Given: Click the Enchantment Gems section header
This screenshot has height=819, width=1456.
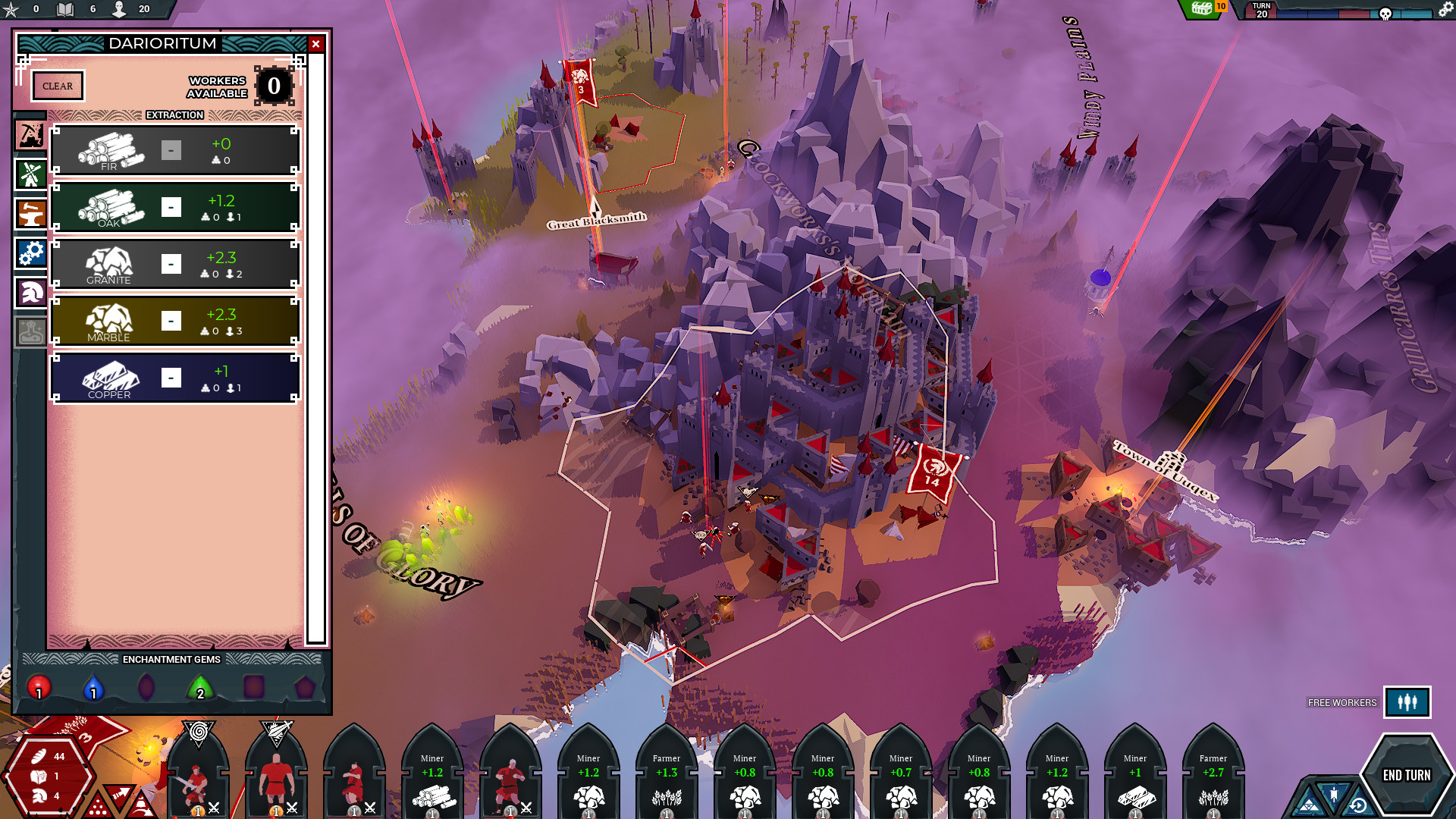Looking at the screenshot, I should tap(171, 660).
